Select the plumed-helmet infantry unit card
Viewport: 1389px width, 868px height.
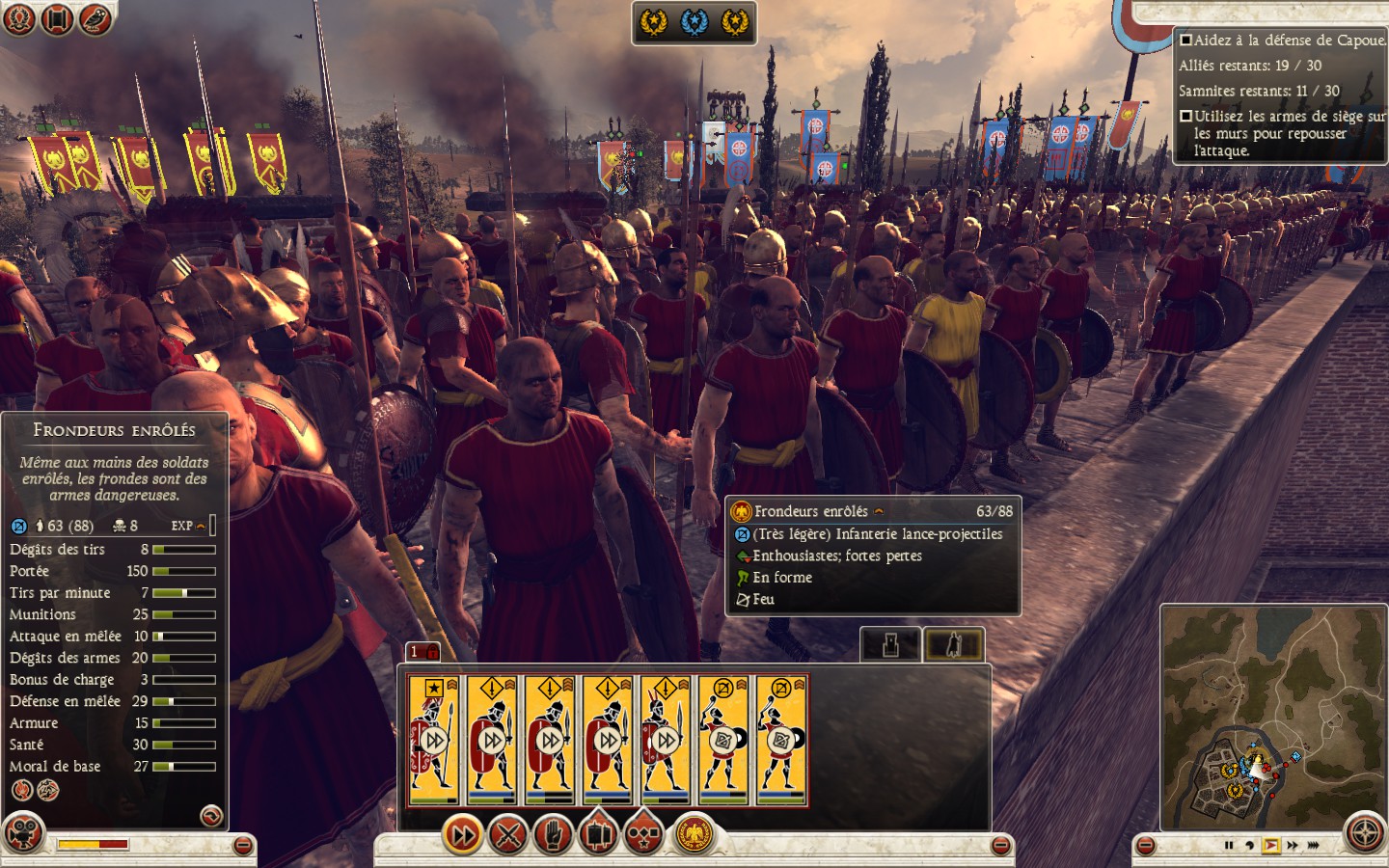(665, 740)
